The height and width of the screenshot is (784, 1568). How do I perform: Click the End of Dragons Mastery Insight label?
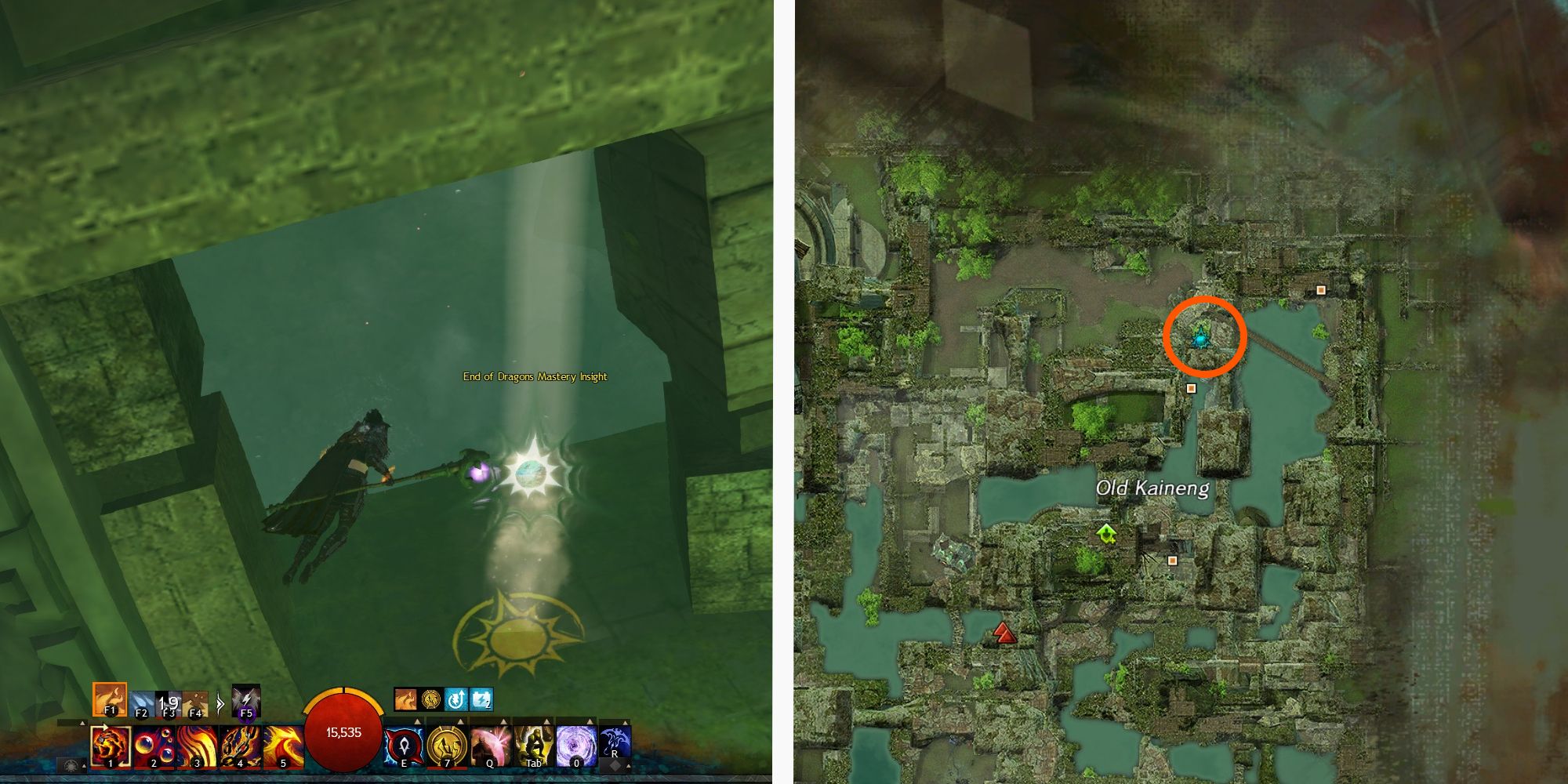[x=535, y=376]
